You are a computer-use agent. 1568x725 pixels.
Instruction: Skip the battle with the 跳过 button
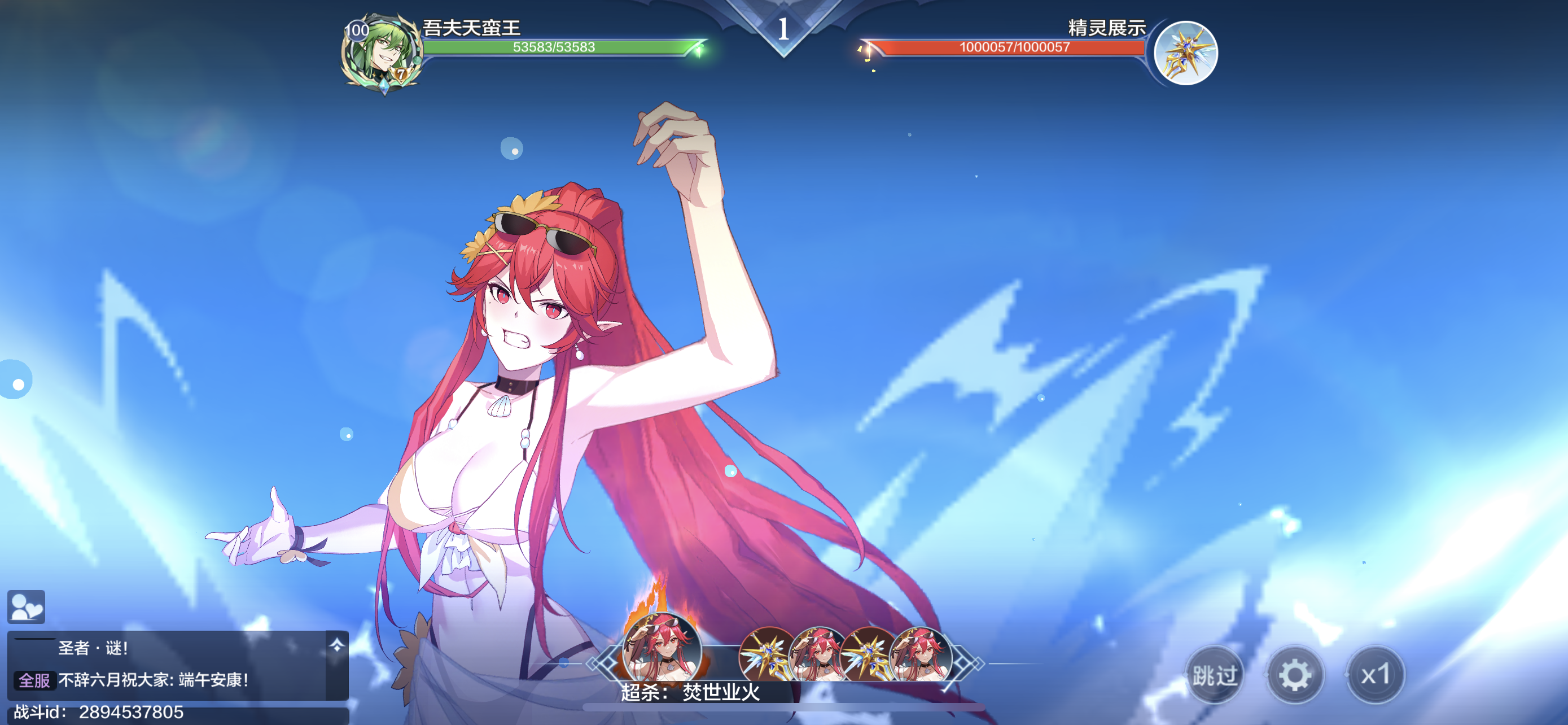[1214, 675]
